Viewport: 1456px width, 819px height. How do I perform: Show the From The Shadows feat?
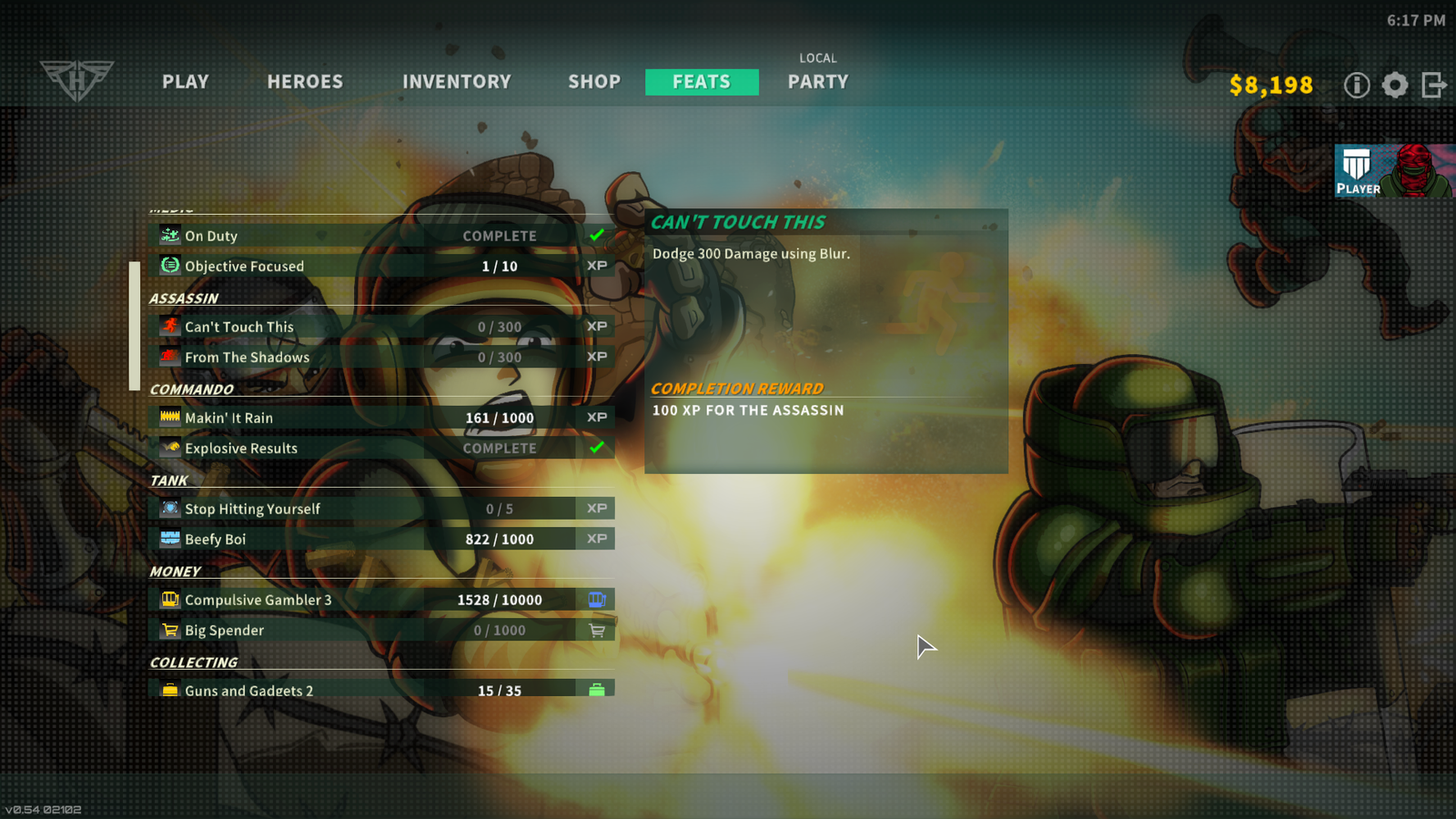point(381,357)
